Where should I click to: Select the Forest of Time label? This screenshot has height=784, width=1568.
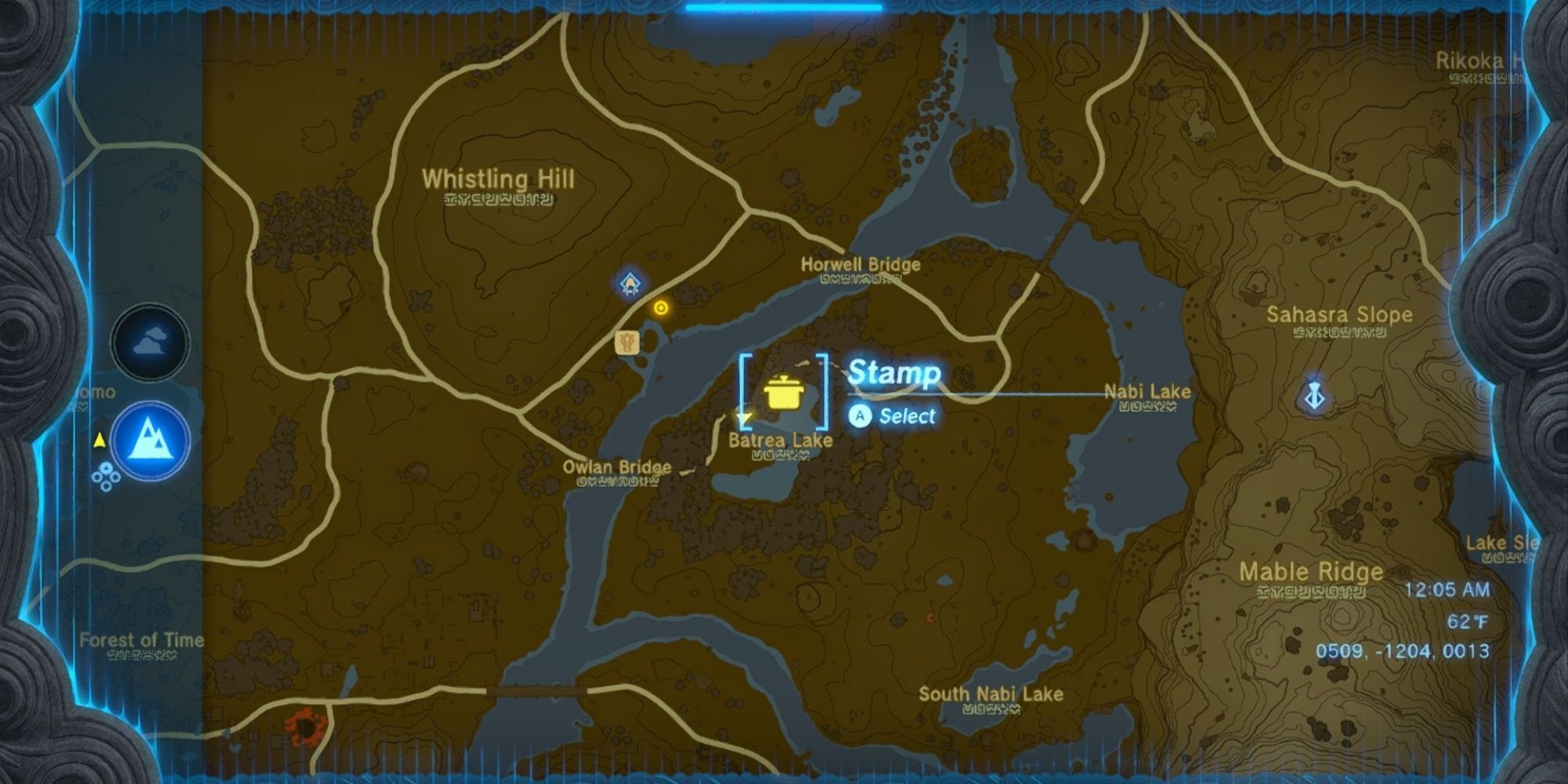(141, 640)
